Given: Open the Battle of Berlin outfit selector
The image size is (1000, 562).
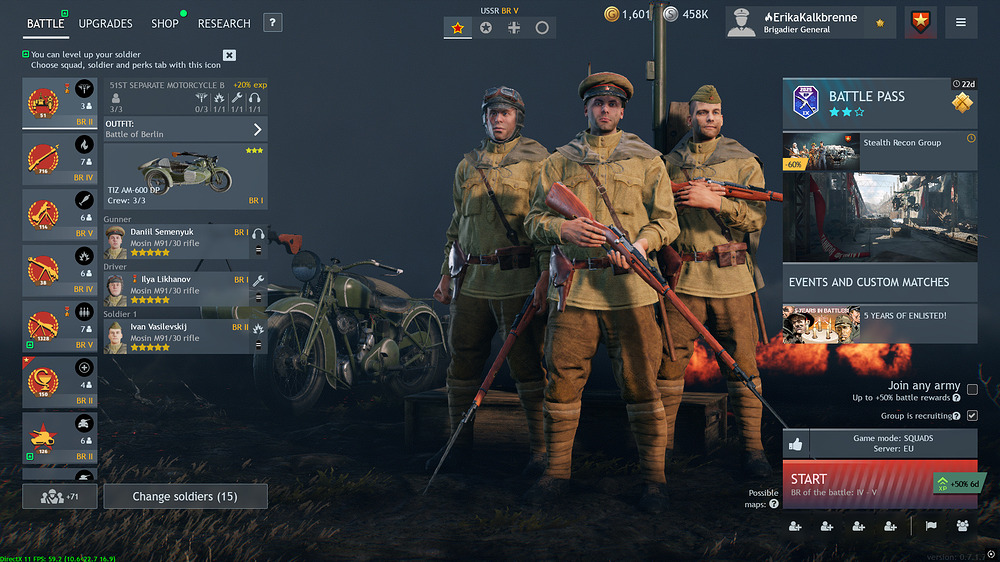Looking at the screenshot, I should 185,129.
